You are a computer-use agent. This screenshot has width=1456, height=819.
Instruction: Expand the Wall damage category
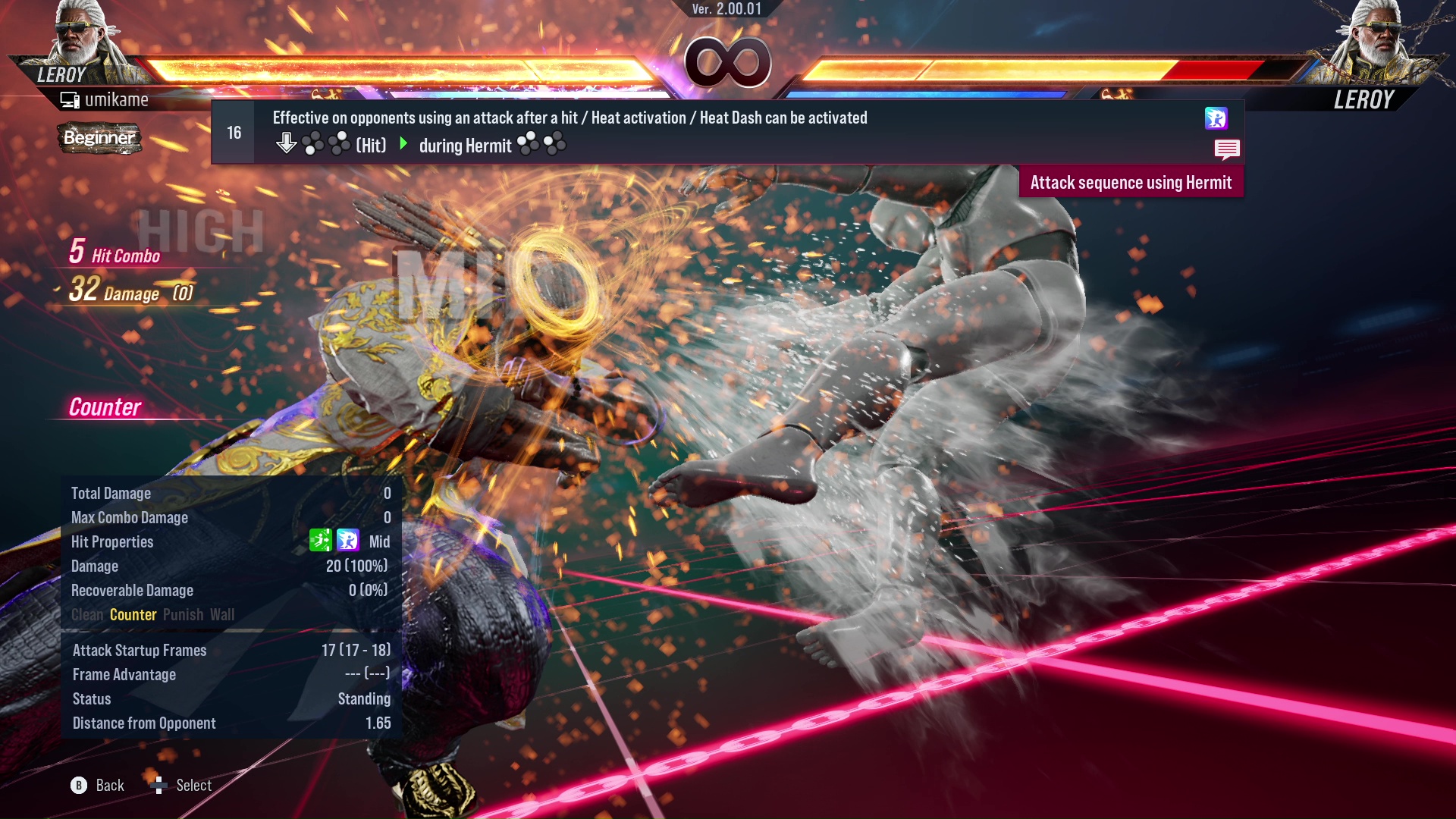point(223,615)
